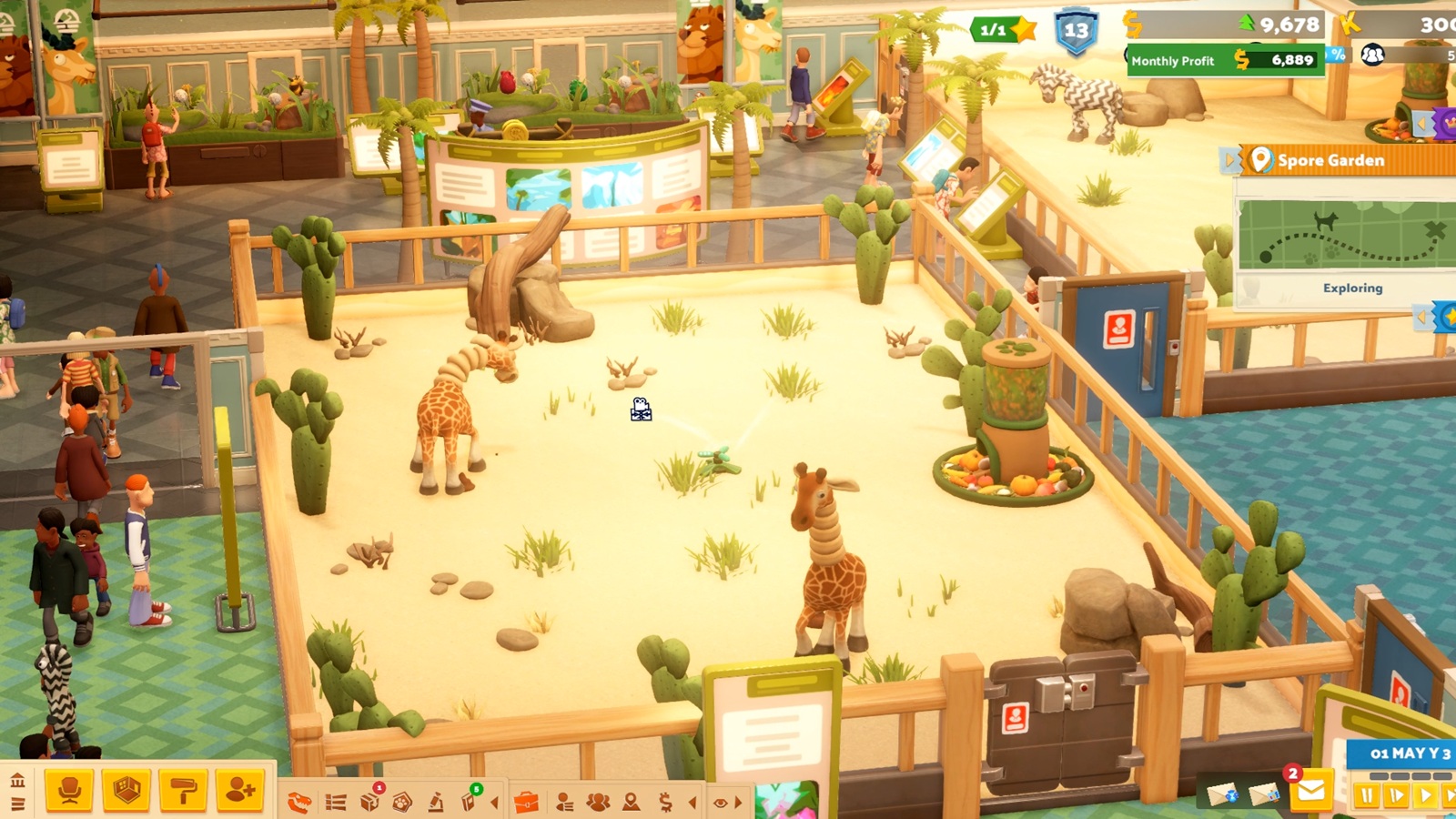1456x819 pixels.
Task: Select the room building button
Action: pos(126,790)
